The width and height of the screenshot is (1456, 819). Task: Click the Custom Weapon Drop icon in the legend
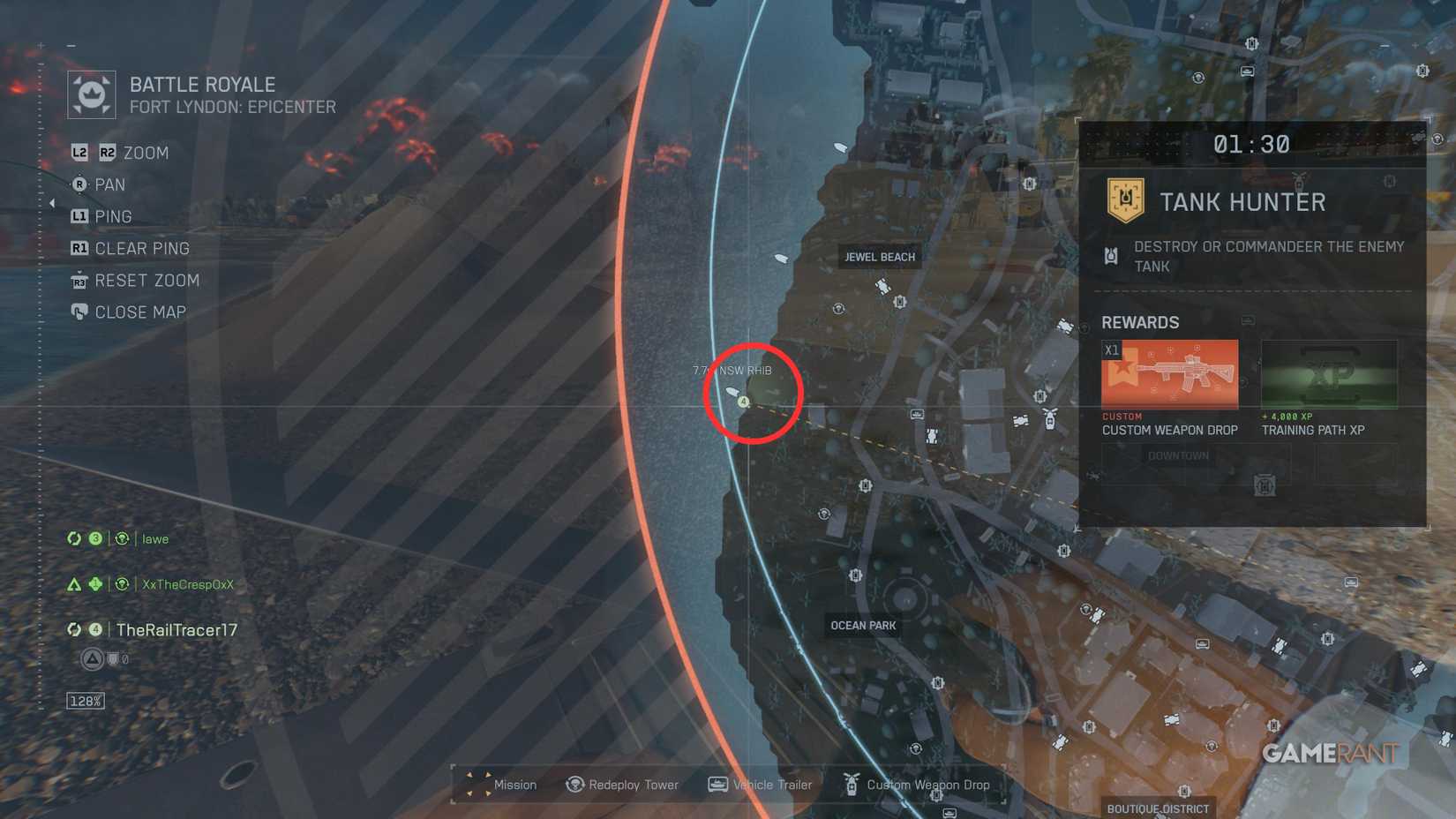[852, 785]
